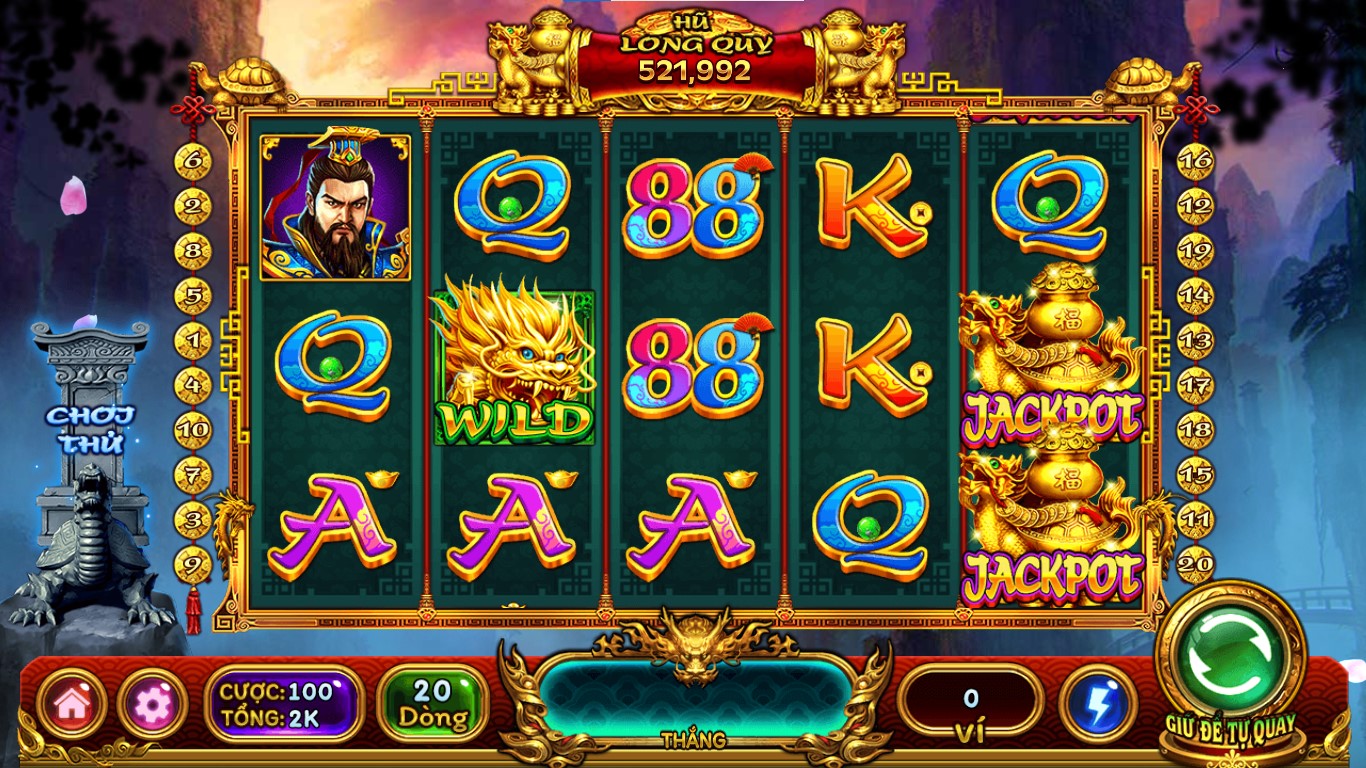Select the Chơi Thử trial mode
This screenshot has height=768, width=1366.
[x=90, y=428]
